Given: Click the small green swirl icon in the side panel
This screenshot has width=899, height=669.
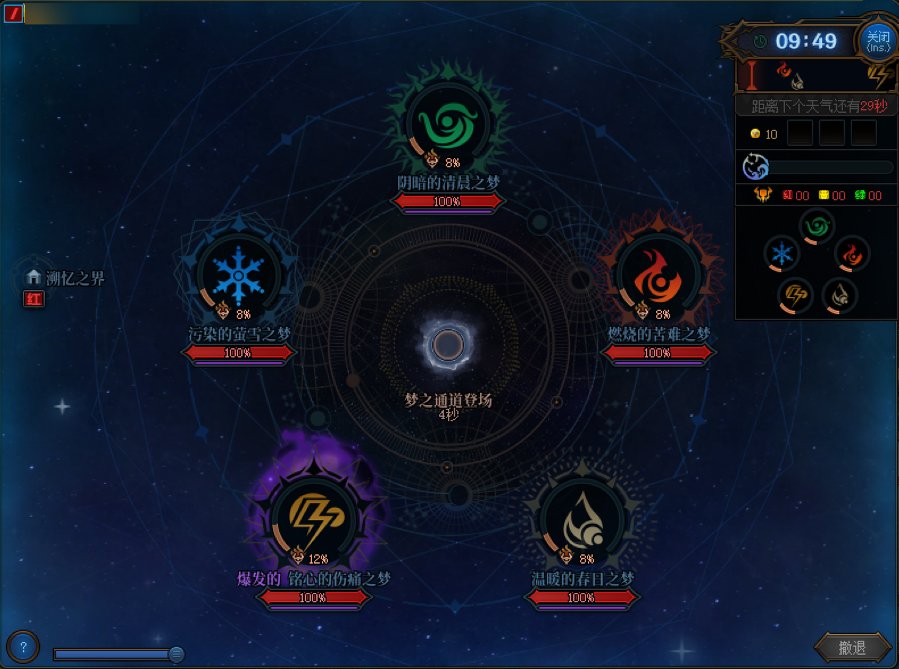Looking at the screenshot, I should 816,227.
